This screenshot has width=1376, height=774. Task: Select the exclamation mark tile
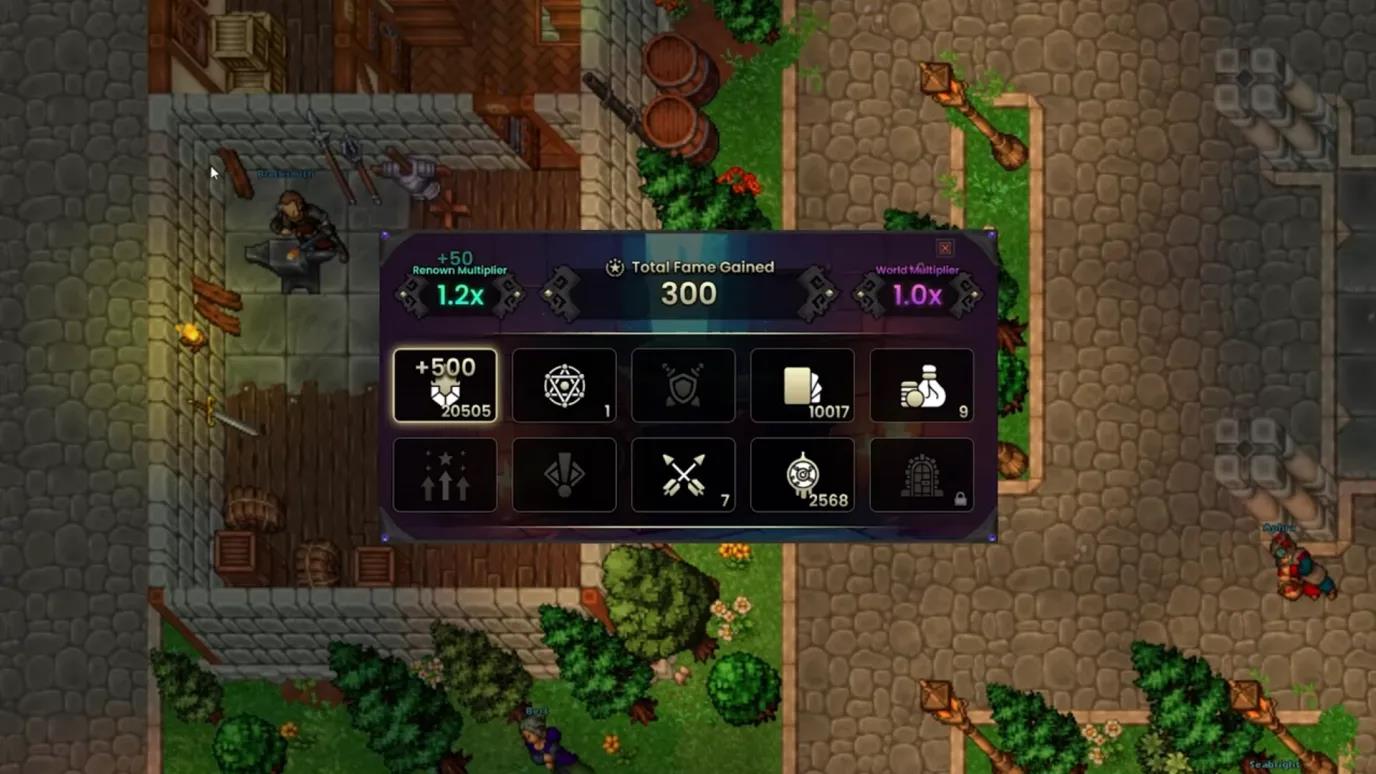[x=564, y=475]
